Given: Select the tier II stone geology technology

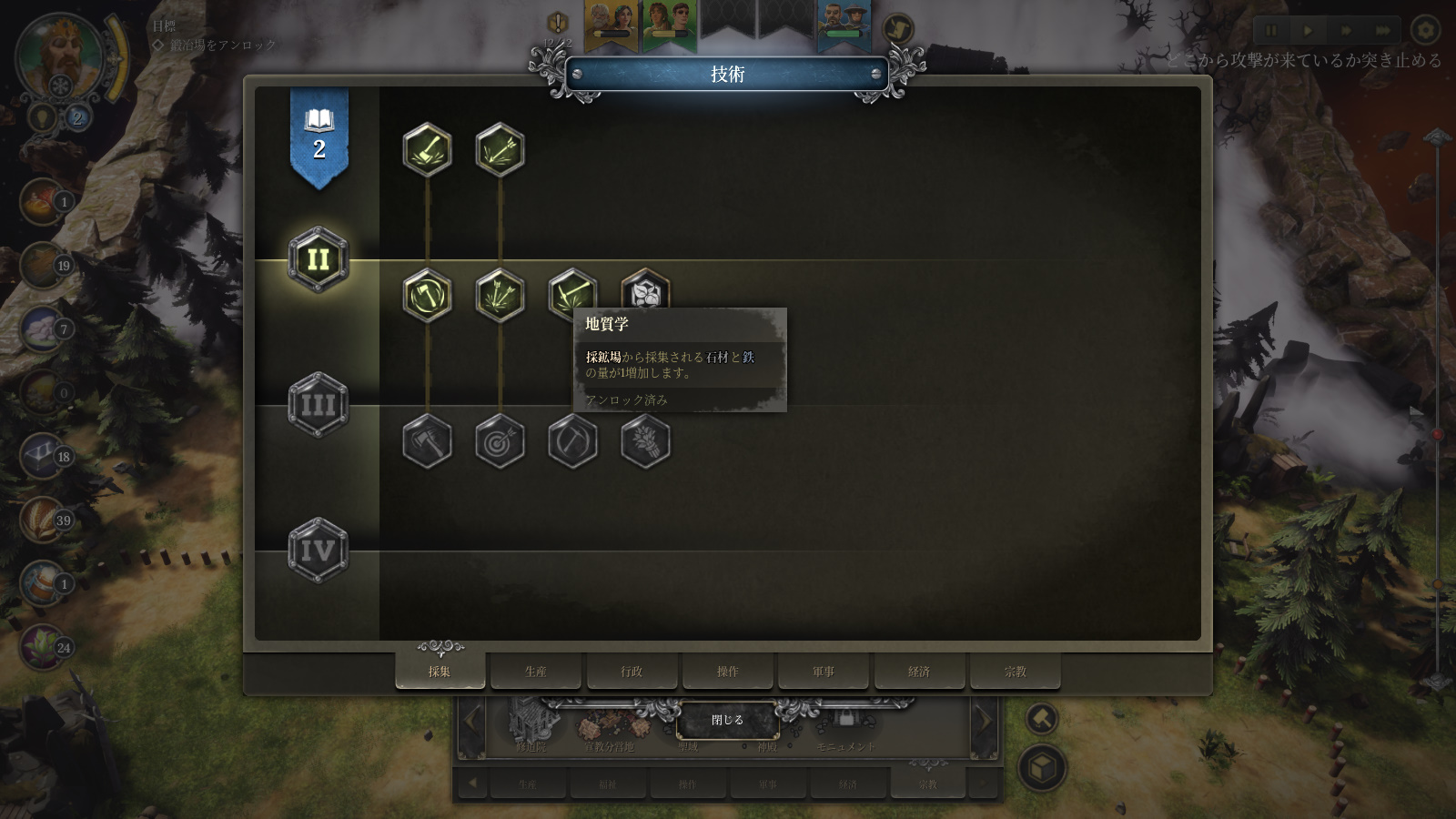Looking at the screenshot, I should (x=645, y=291).
